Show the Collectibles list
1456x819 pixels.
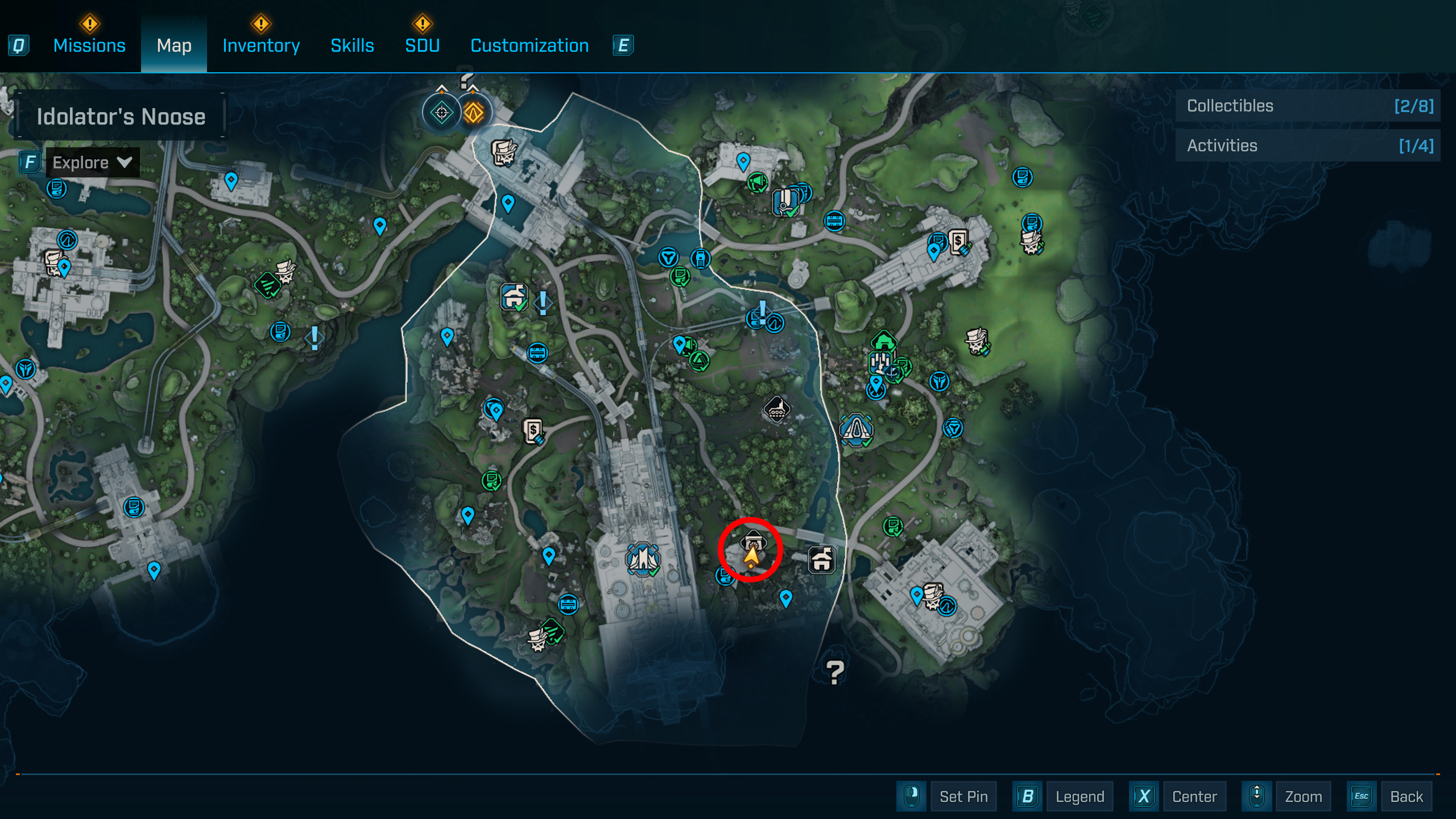coord(1308,106)
